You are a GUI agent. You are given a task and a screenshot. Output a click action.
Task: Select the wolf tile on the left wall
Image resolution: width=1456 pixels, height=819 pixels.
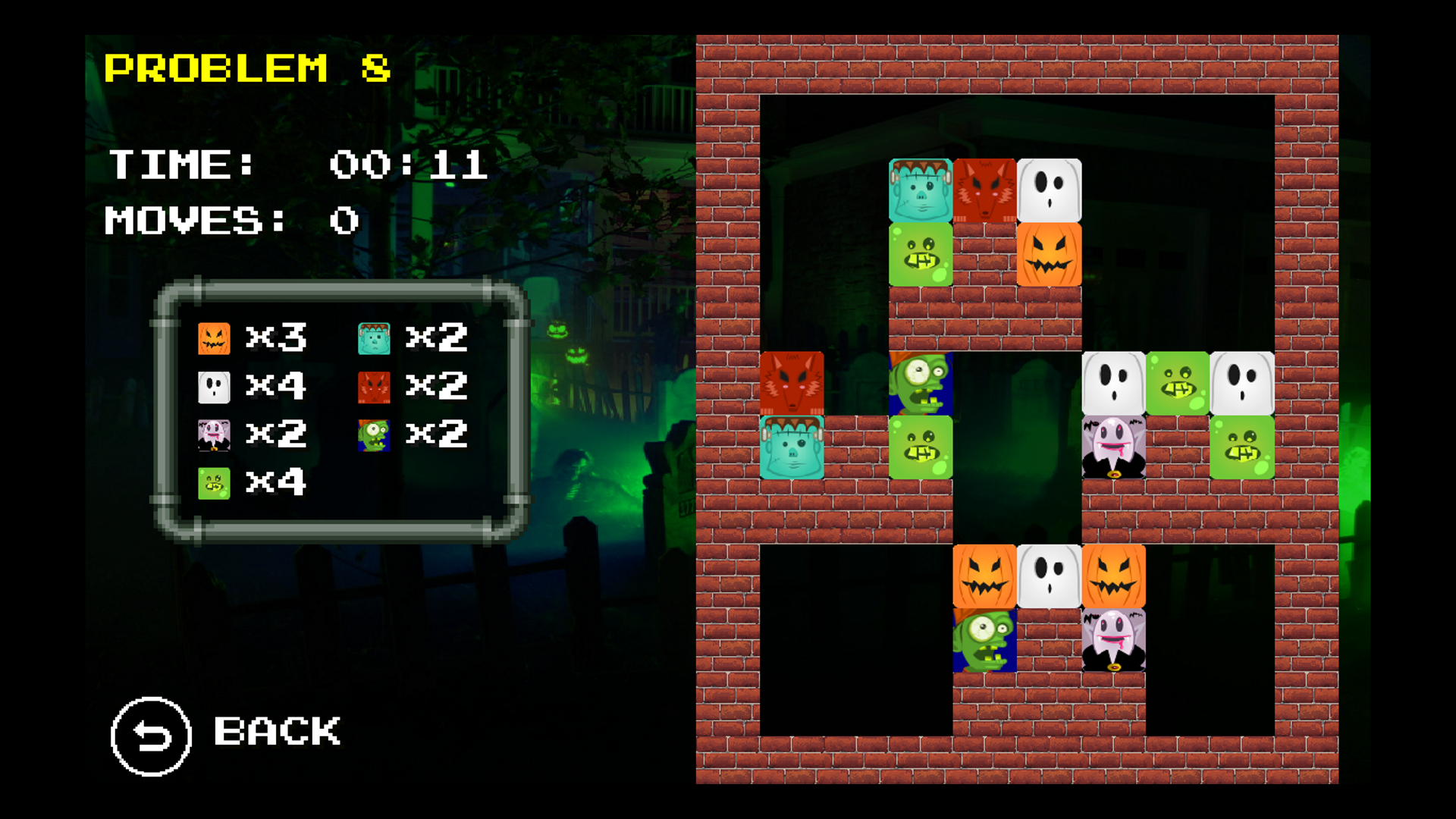[792, 383]
